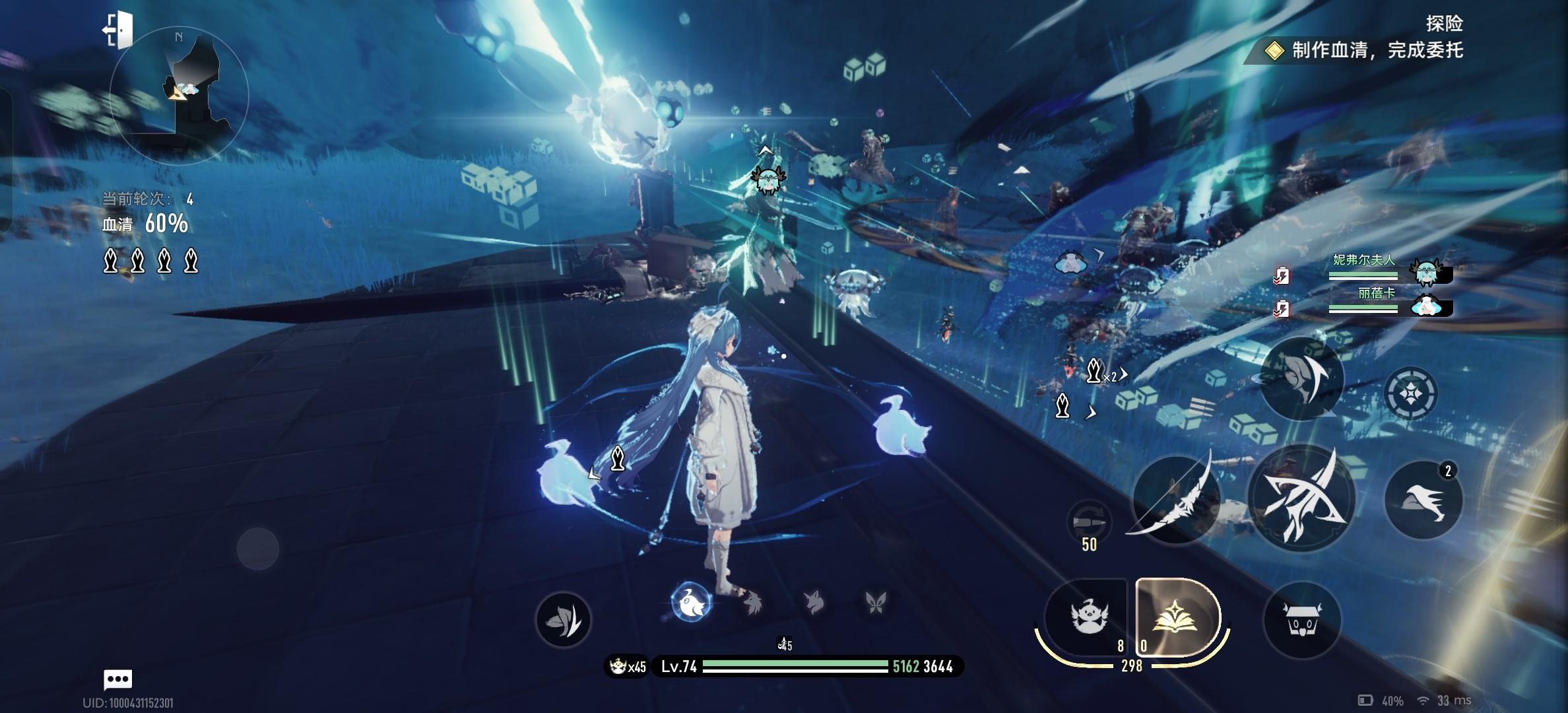This screenshot has height=713, width=1568.
Task: Tap the central crossed-blades attack button
Action: pyautogui.click(x=1301, y=500)
